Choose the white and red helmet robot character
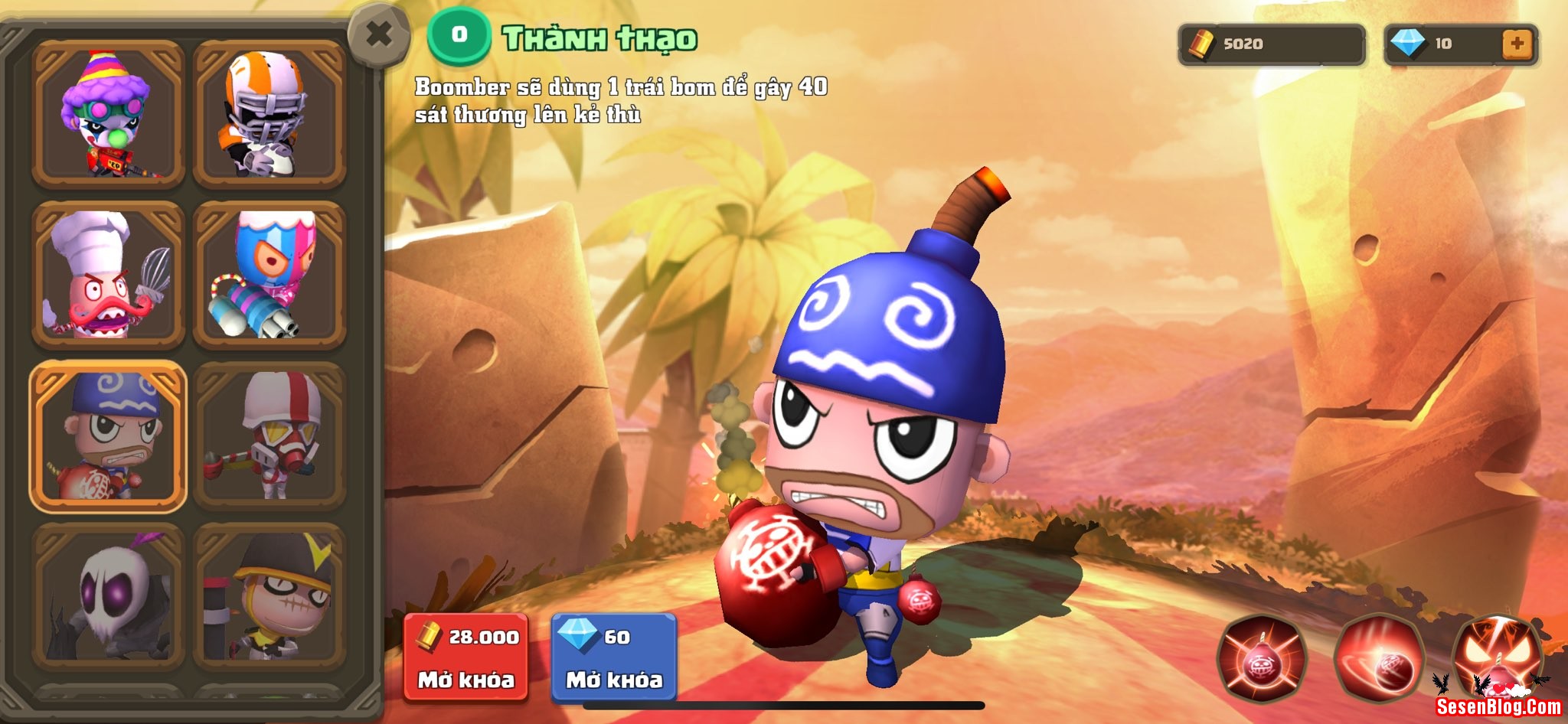1568x724 pixels. [x=269, y=435]
